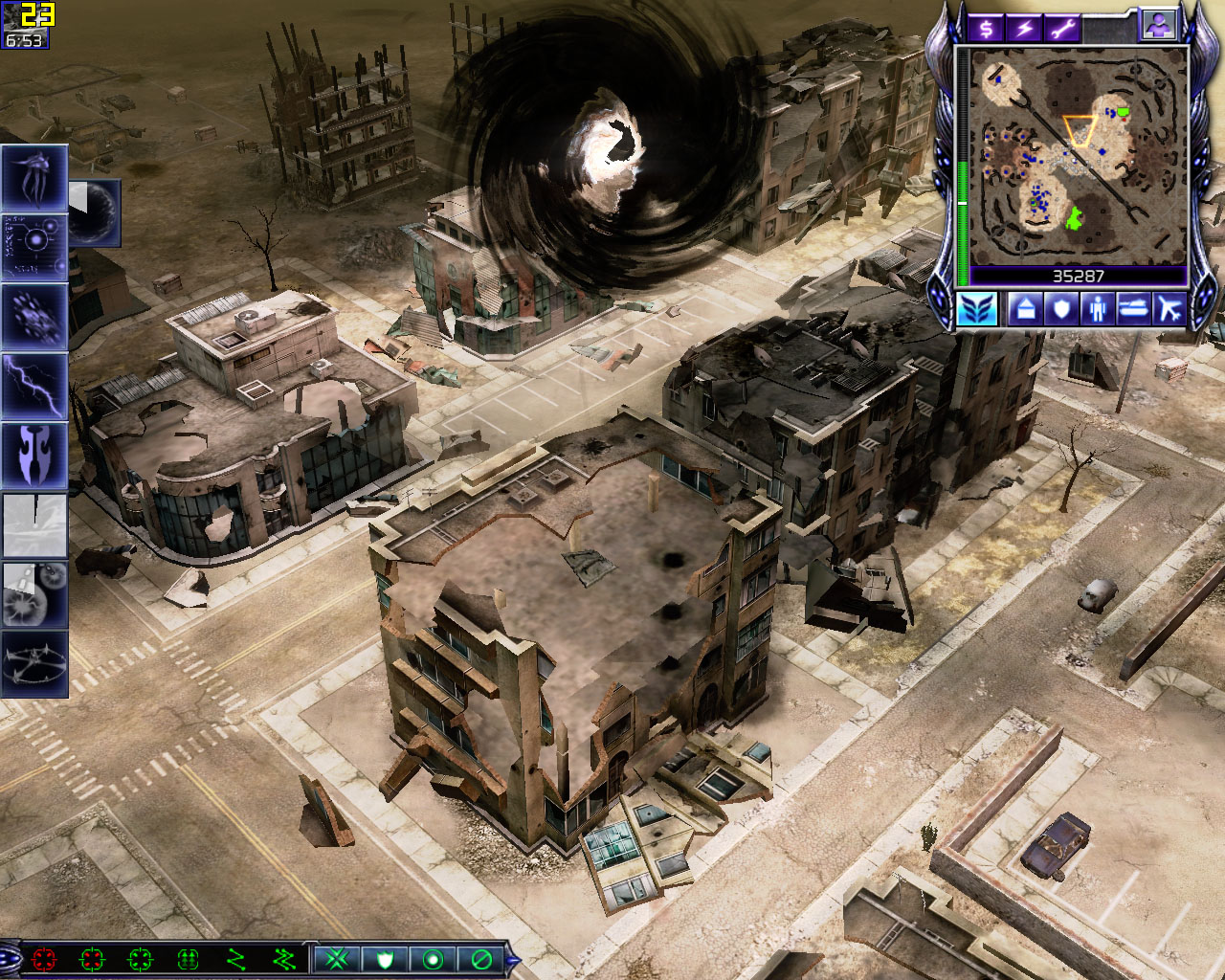Select the spiked ring power icon
The image size is (1225, 980).
pos(34,662)
